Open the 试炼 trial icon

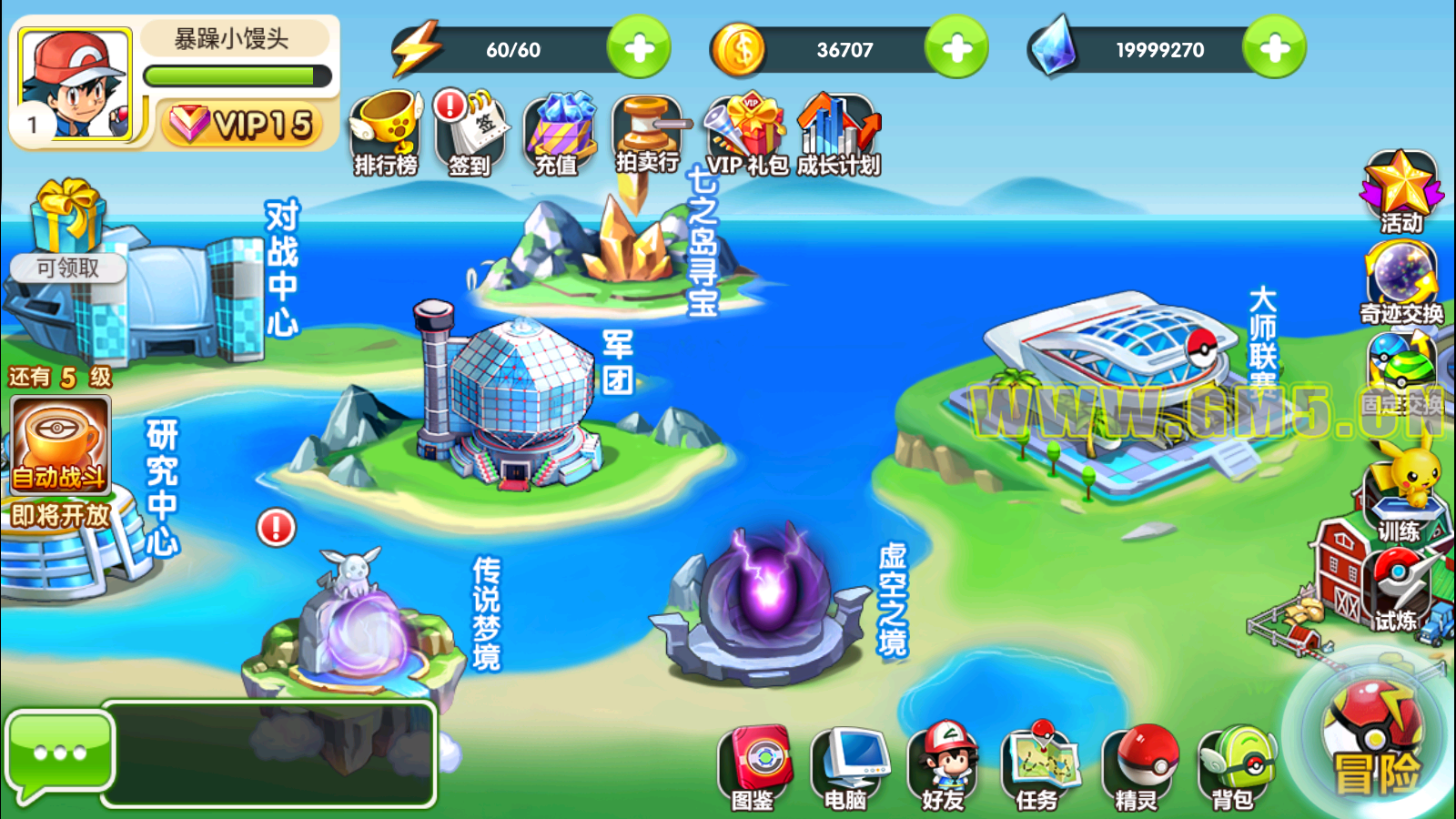click(x=1395, y=591)
